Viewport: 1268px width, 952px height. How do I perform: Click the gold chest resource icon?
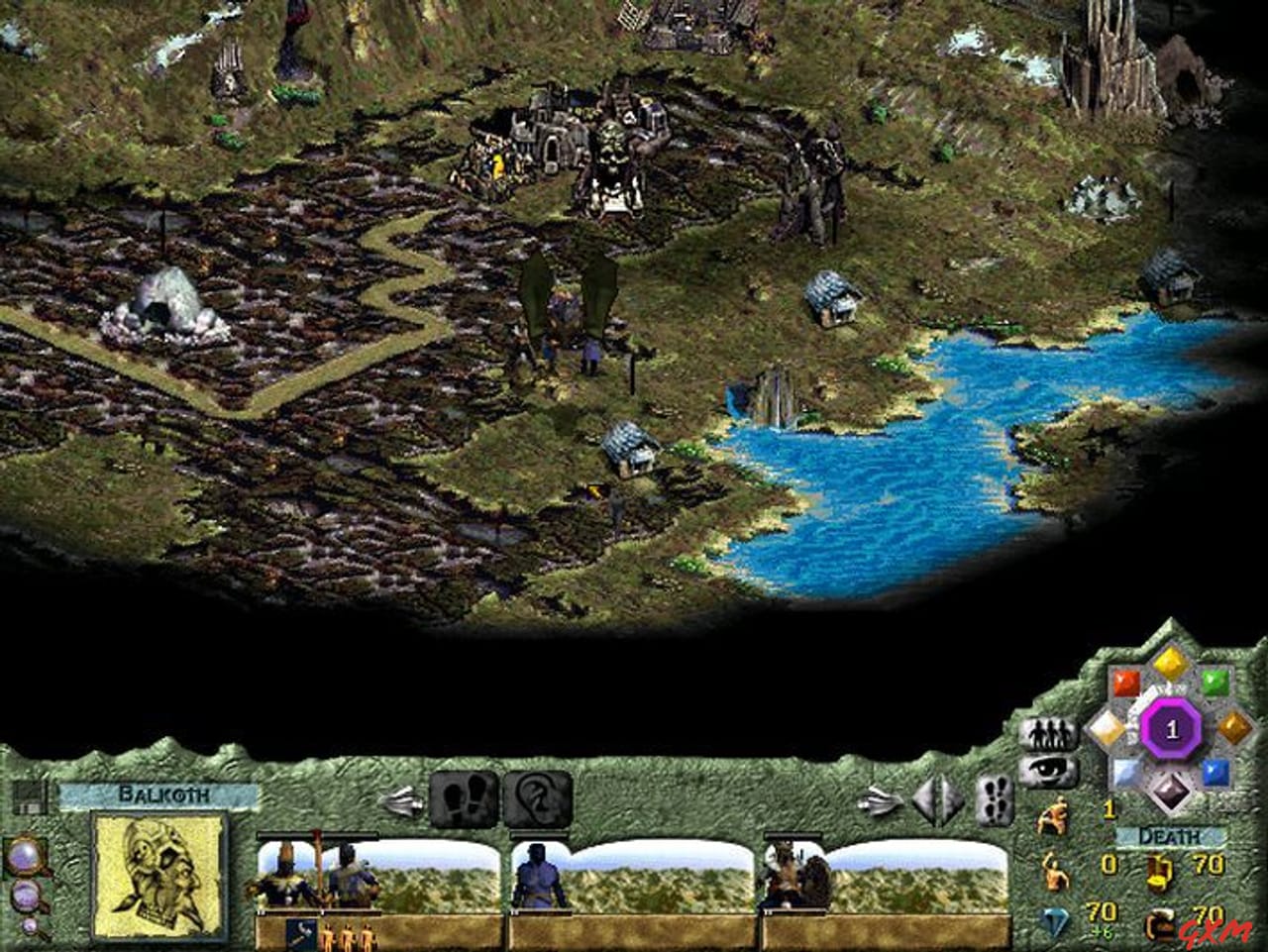click(x=1158, y=872)
